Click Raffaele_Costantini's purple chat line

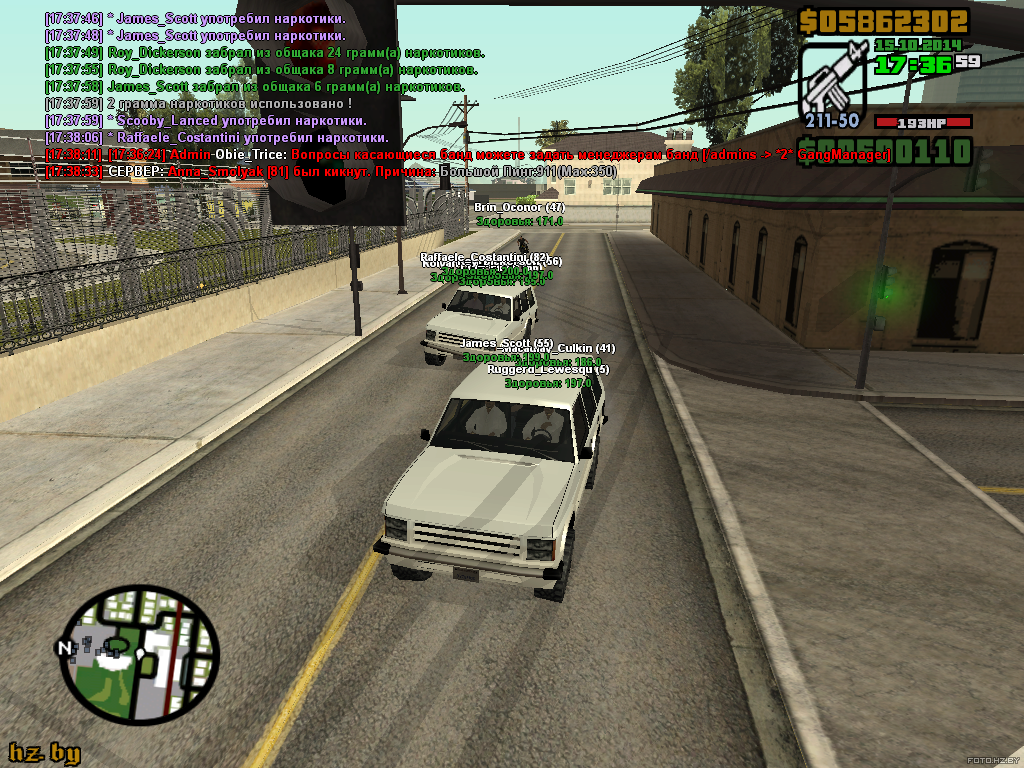point(218,138)
